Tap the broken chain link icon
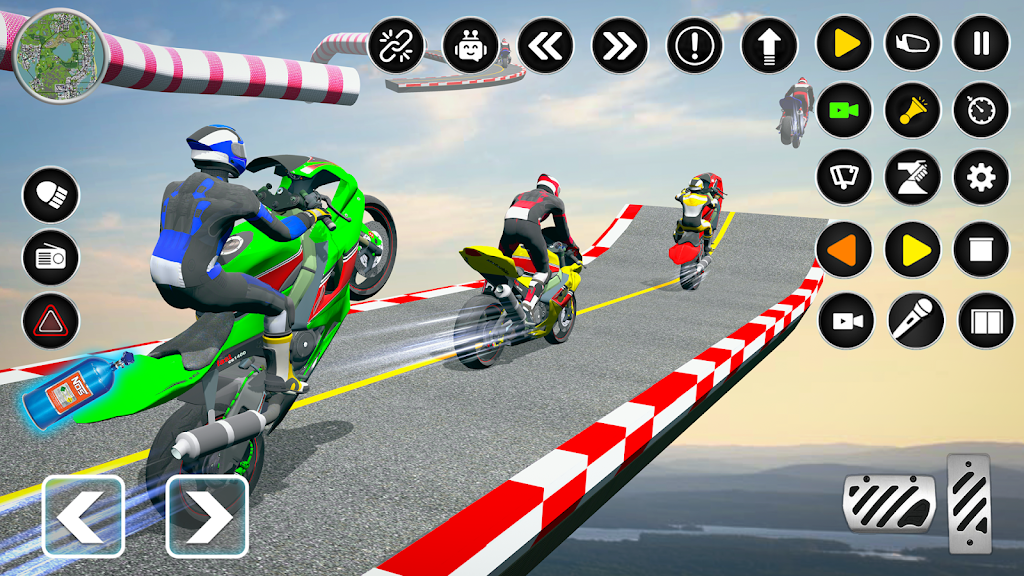 click(x=397, y=45)
